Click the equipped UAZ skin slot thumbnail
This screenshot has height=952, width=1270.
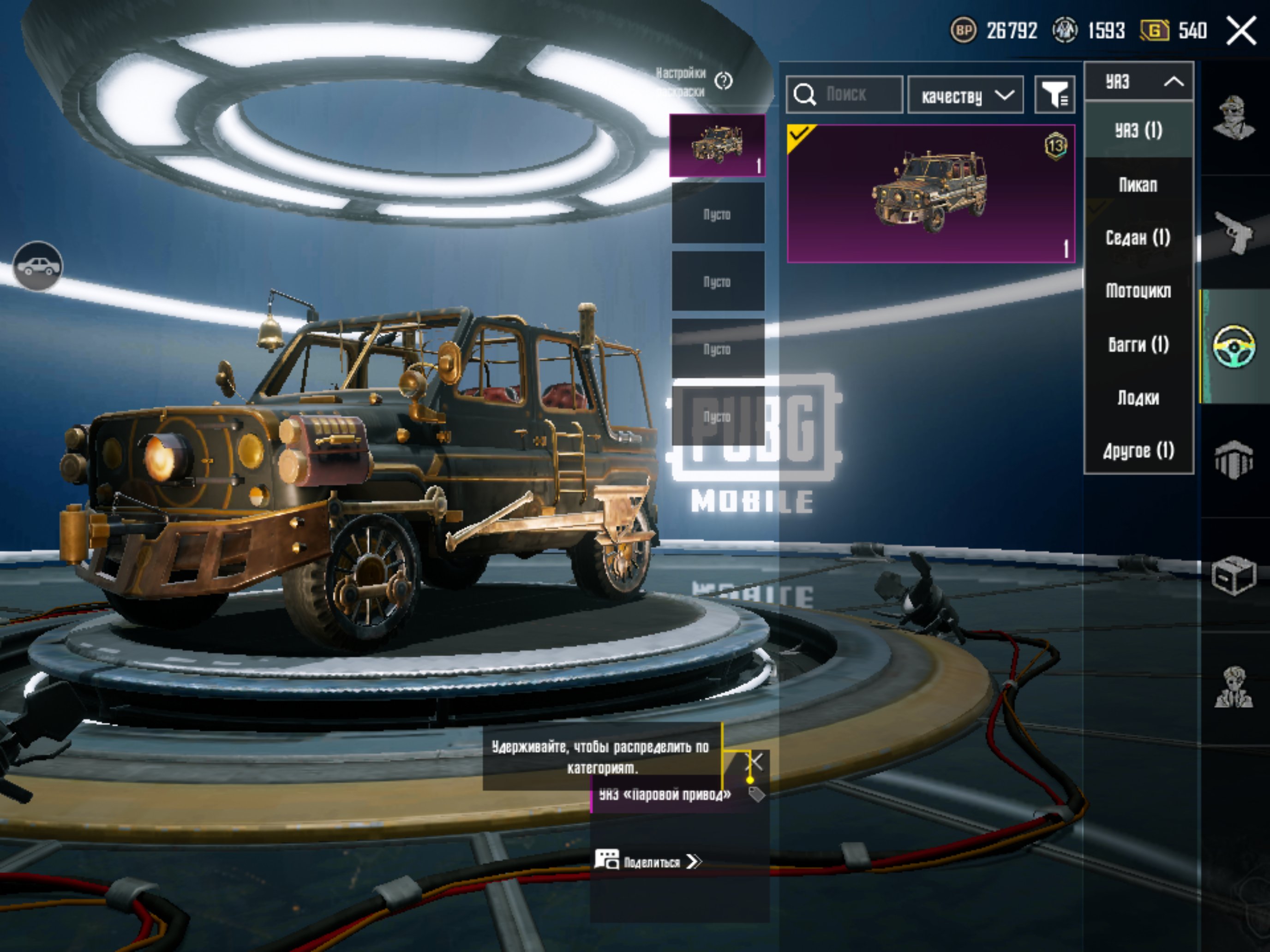[718, 145]
